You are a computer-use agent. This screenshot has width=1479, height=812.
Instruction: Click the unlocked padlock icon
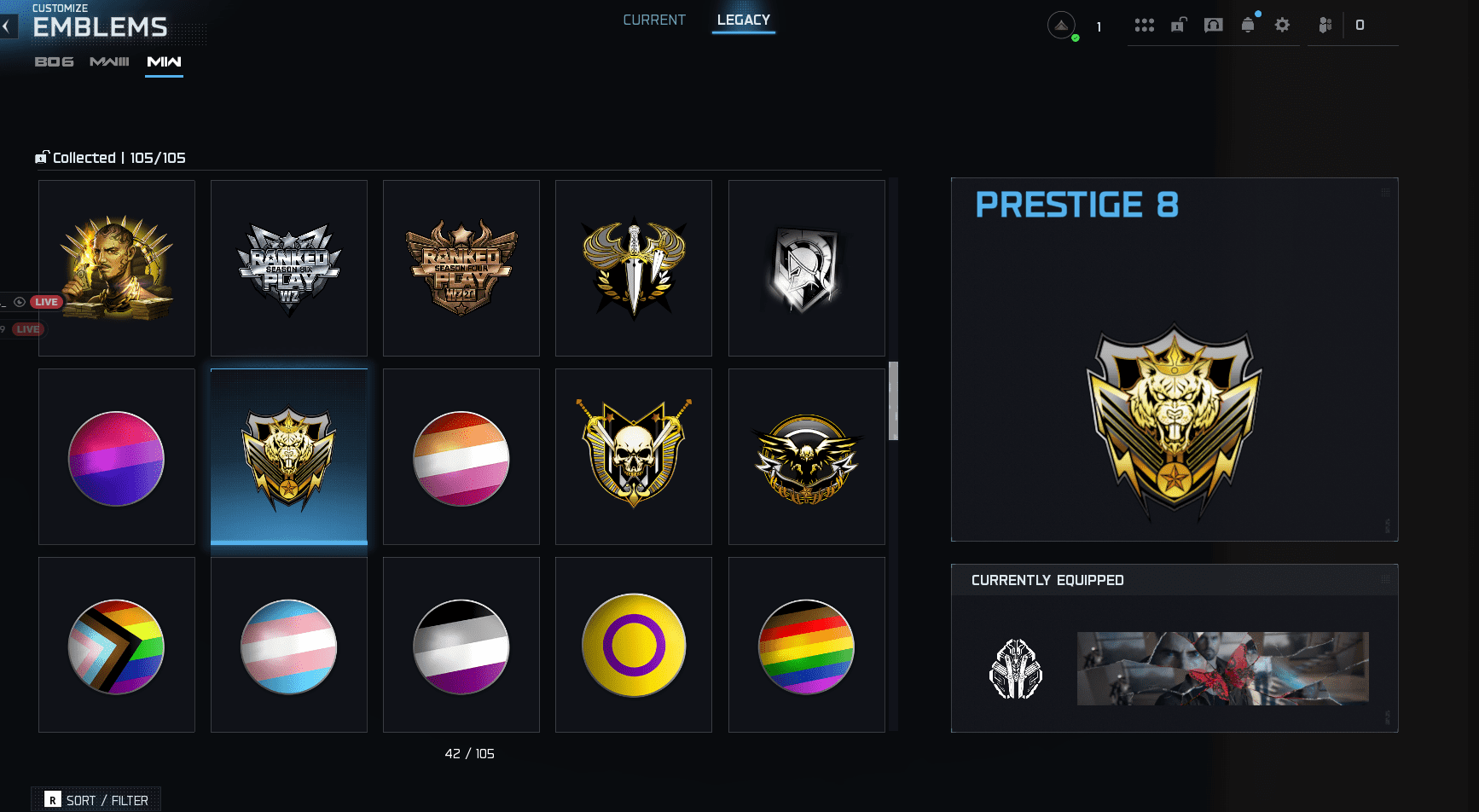pos(1178,25)
